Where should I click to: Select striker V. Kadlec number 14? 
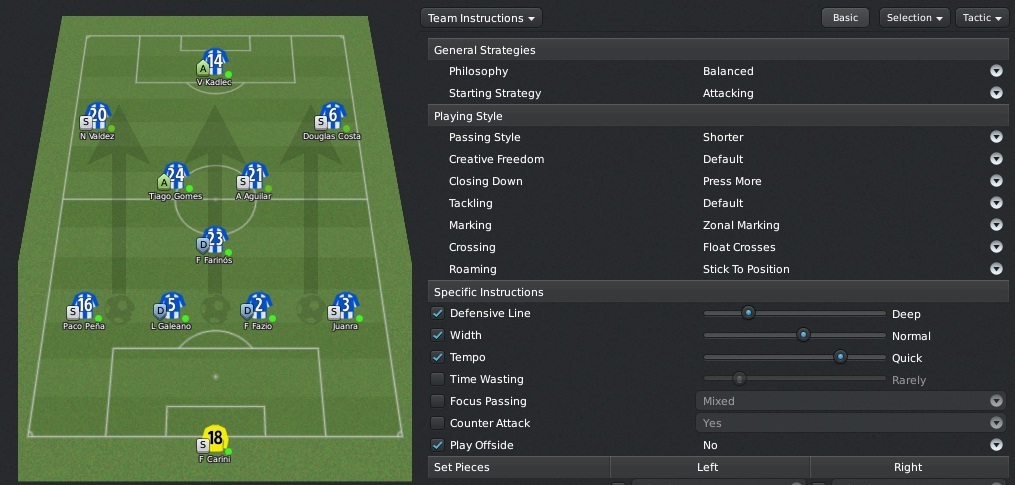click(x=215, y=64)
